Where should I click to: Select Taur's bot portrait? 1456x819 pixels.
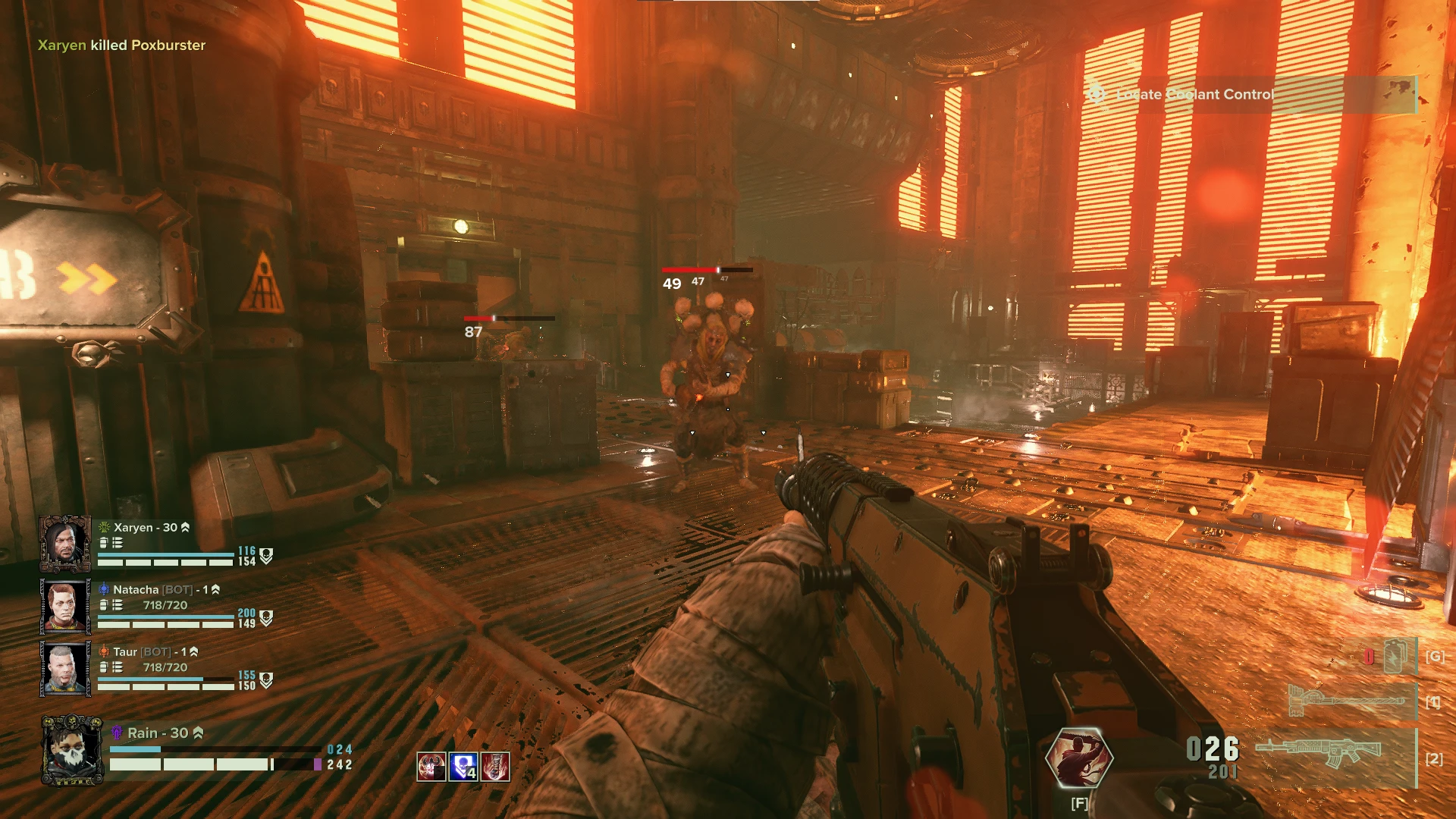pos(65,668)
